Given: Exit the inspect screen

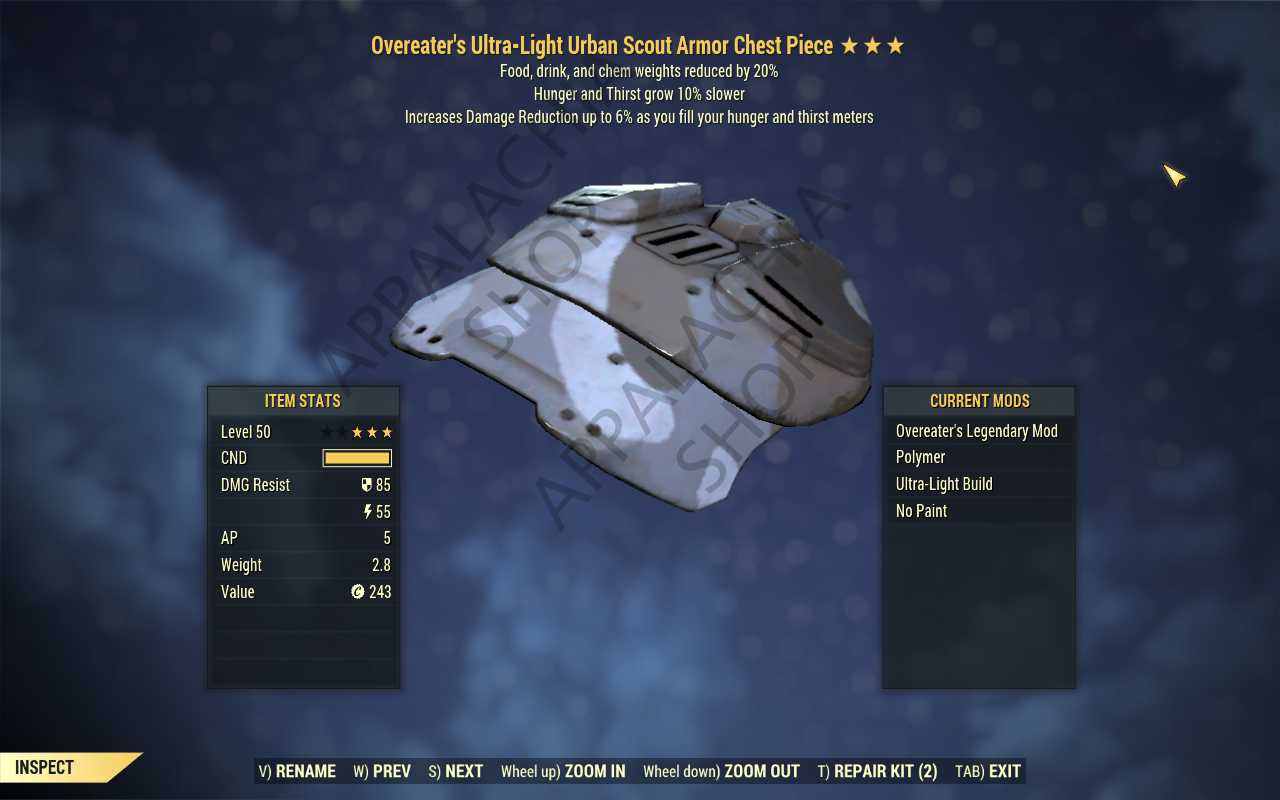Looking at the screenshot, I should tap(988, 771).
